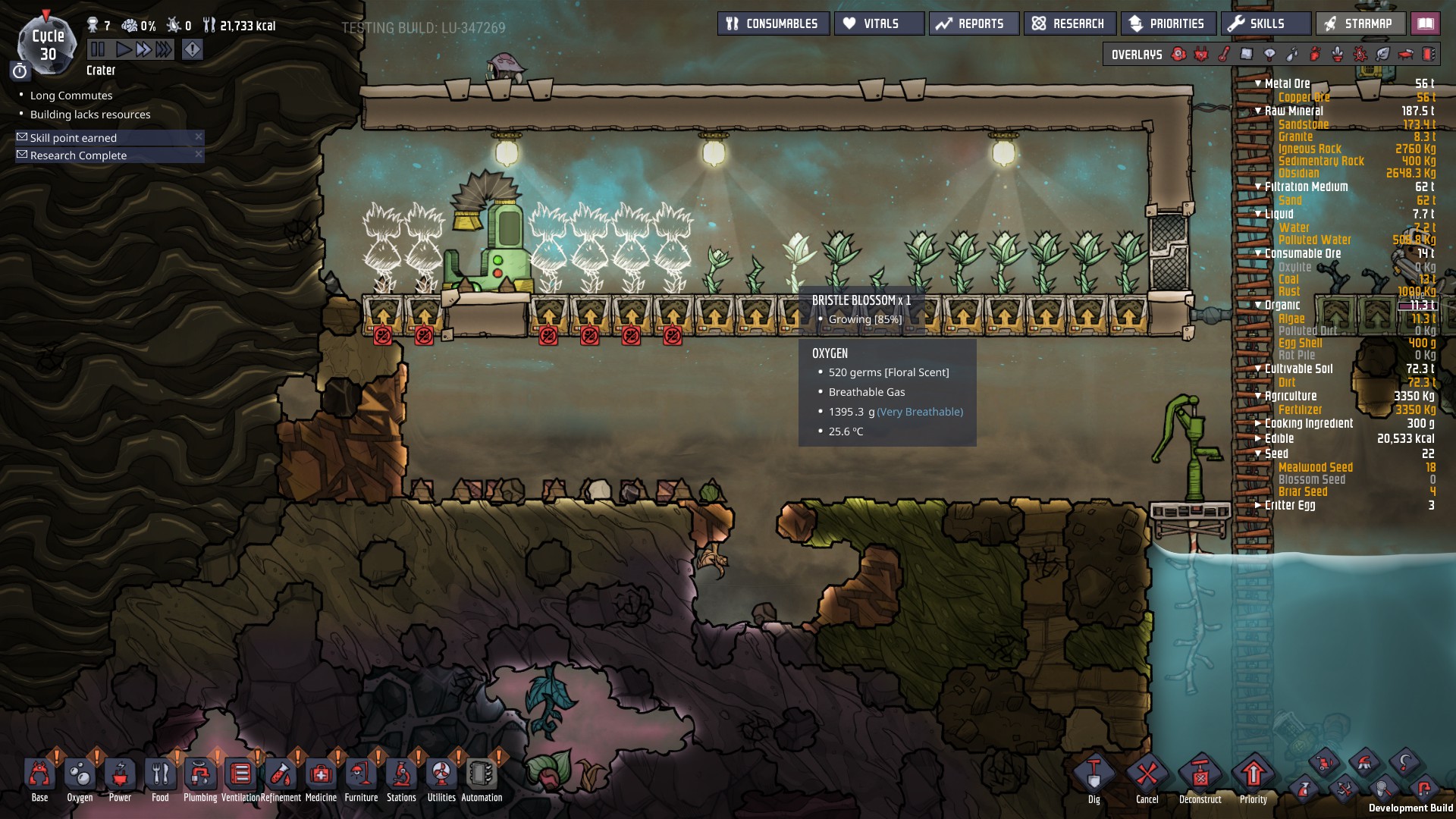The width and height of the screenshot is (1456, 819).
Task: Open the Priorities table
Action: [x=1168, y=24]
